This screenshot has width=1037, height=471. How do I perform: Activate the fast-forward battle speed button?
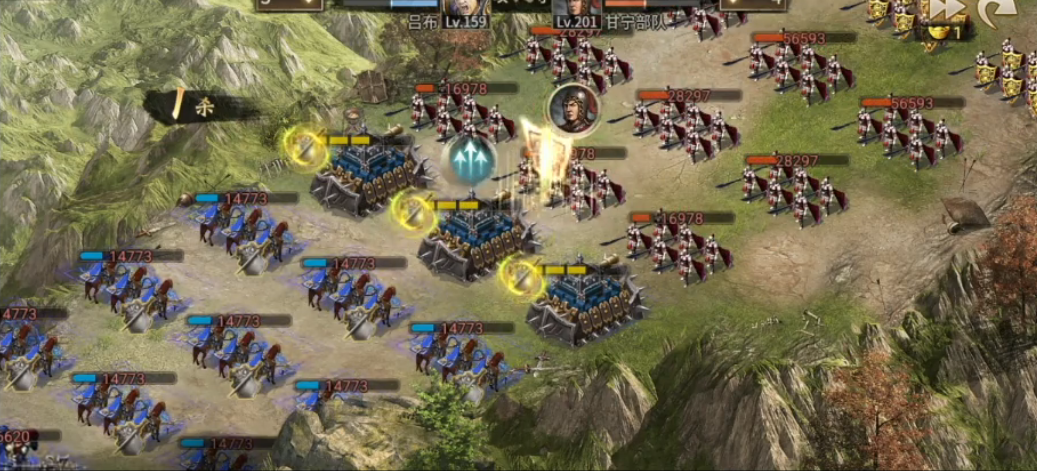946,10
